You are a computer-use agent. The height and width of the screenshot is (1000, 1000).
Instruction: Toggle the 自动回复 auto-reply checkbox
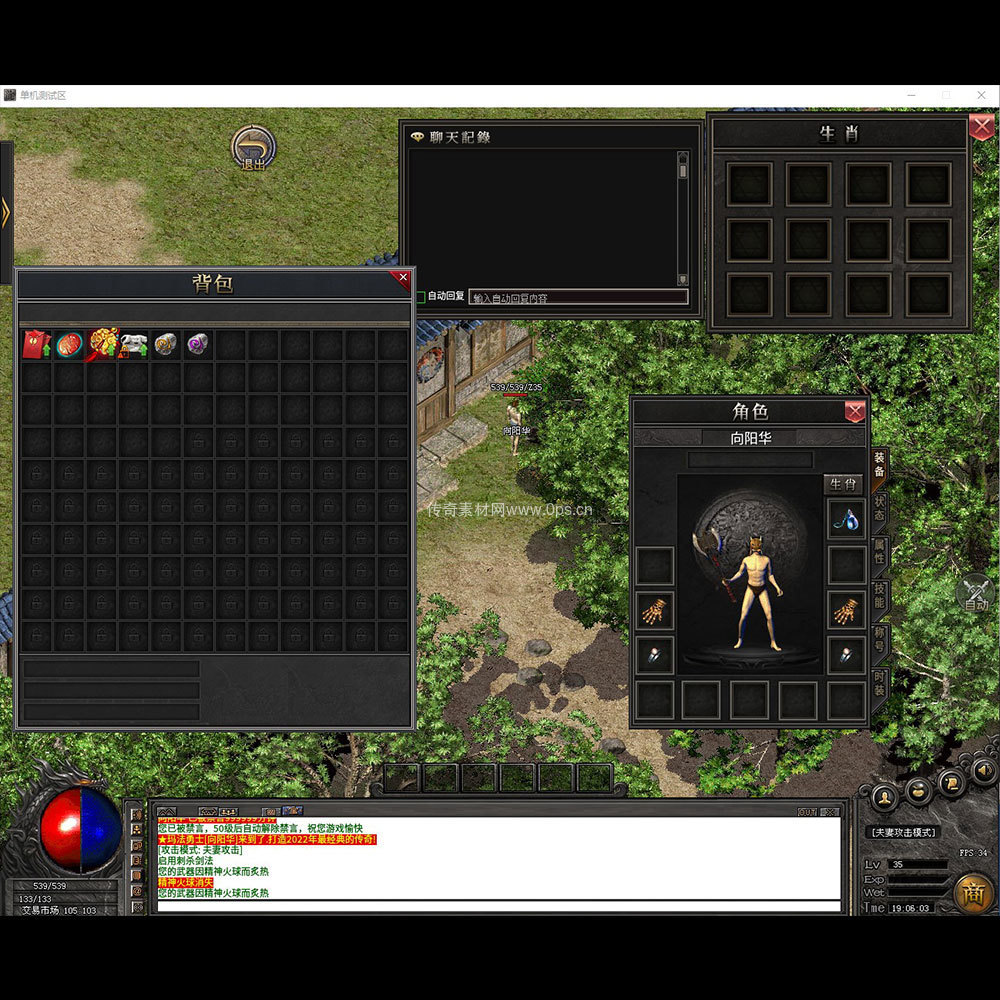tap(421, 297)
